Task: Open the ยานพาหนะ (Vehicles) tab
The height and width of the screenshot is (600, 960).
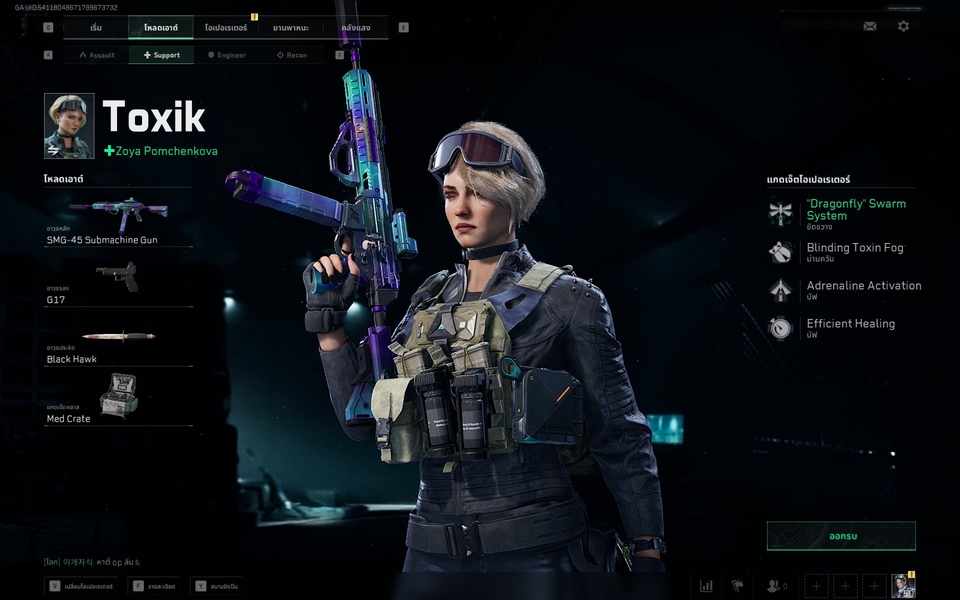Action: [291, 27]
